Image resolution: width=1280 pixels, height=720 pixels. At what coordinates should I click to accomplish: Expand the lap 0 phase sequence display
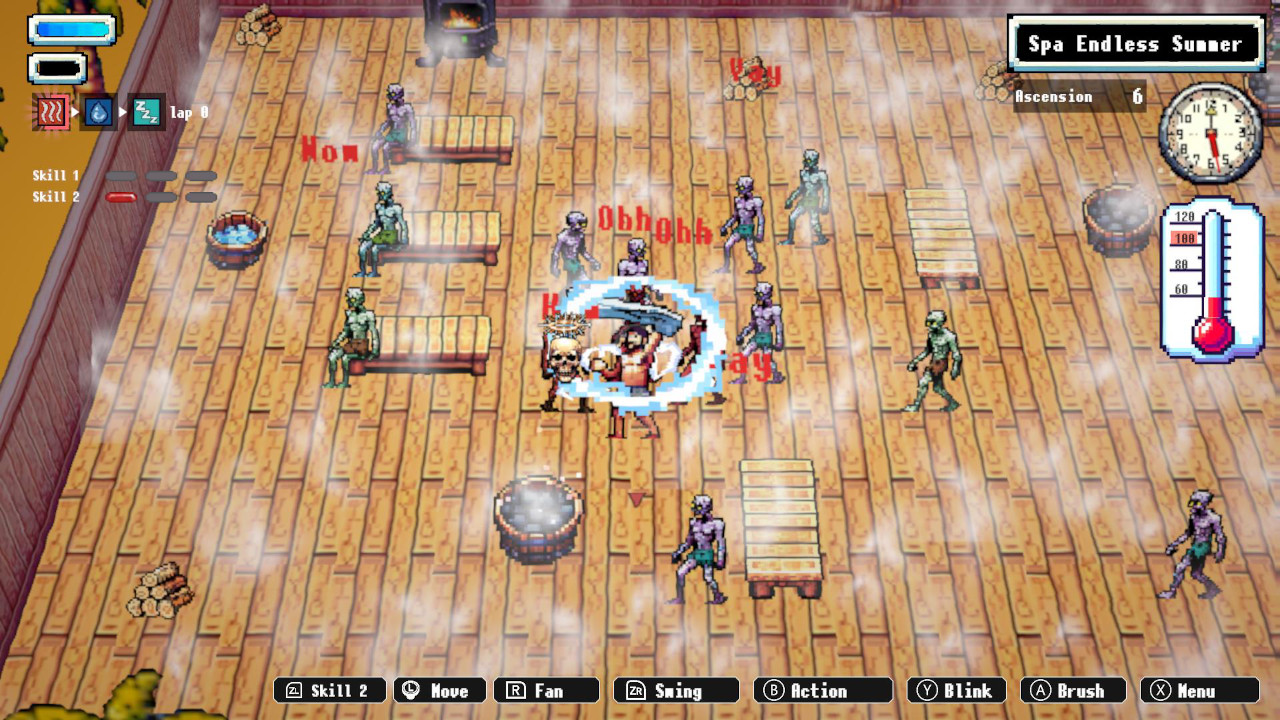(189, 112)
